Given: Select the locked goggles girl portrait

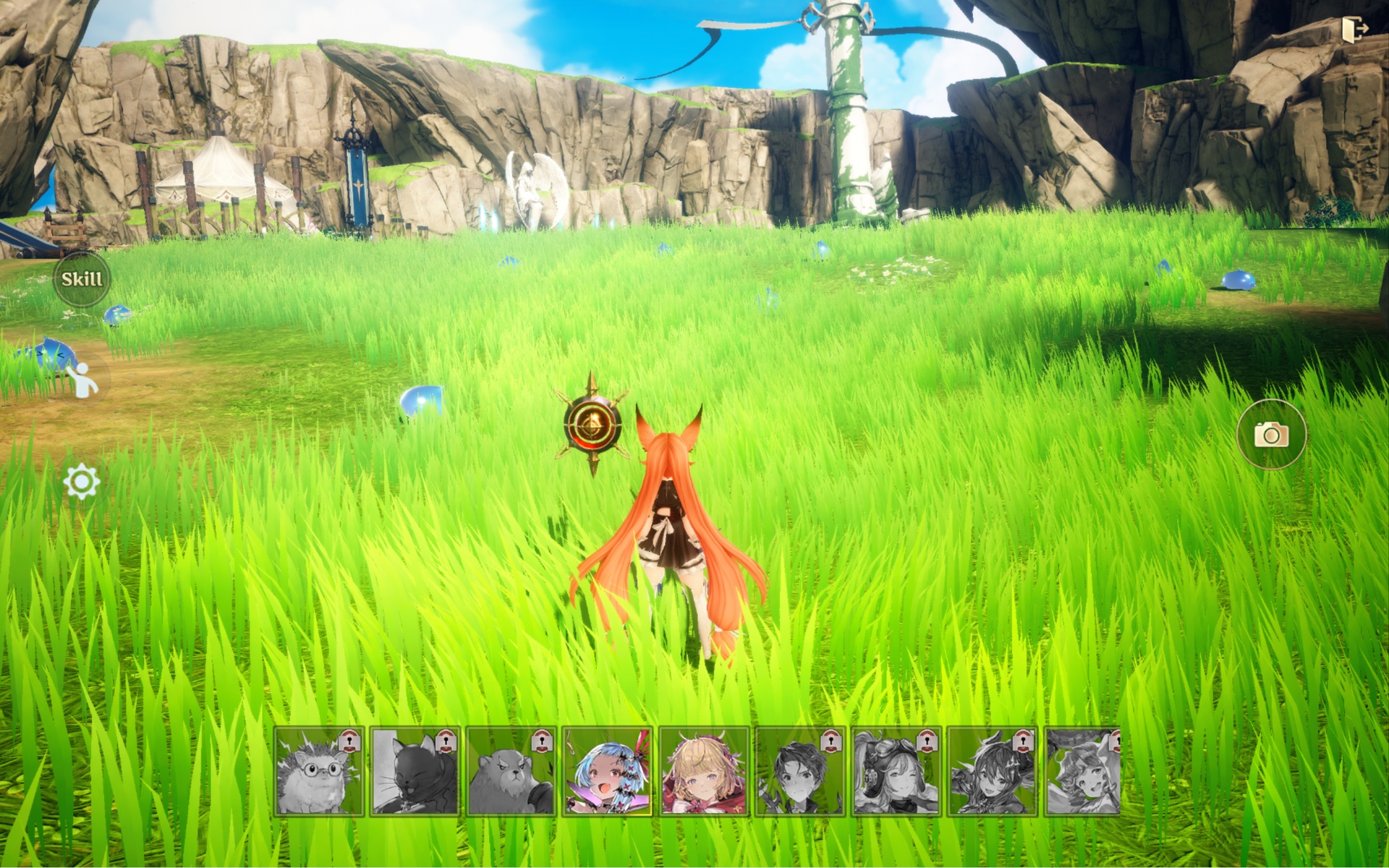Looking at the screenshot, I should point(896,772).
